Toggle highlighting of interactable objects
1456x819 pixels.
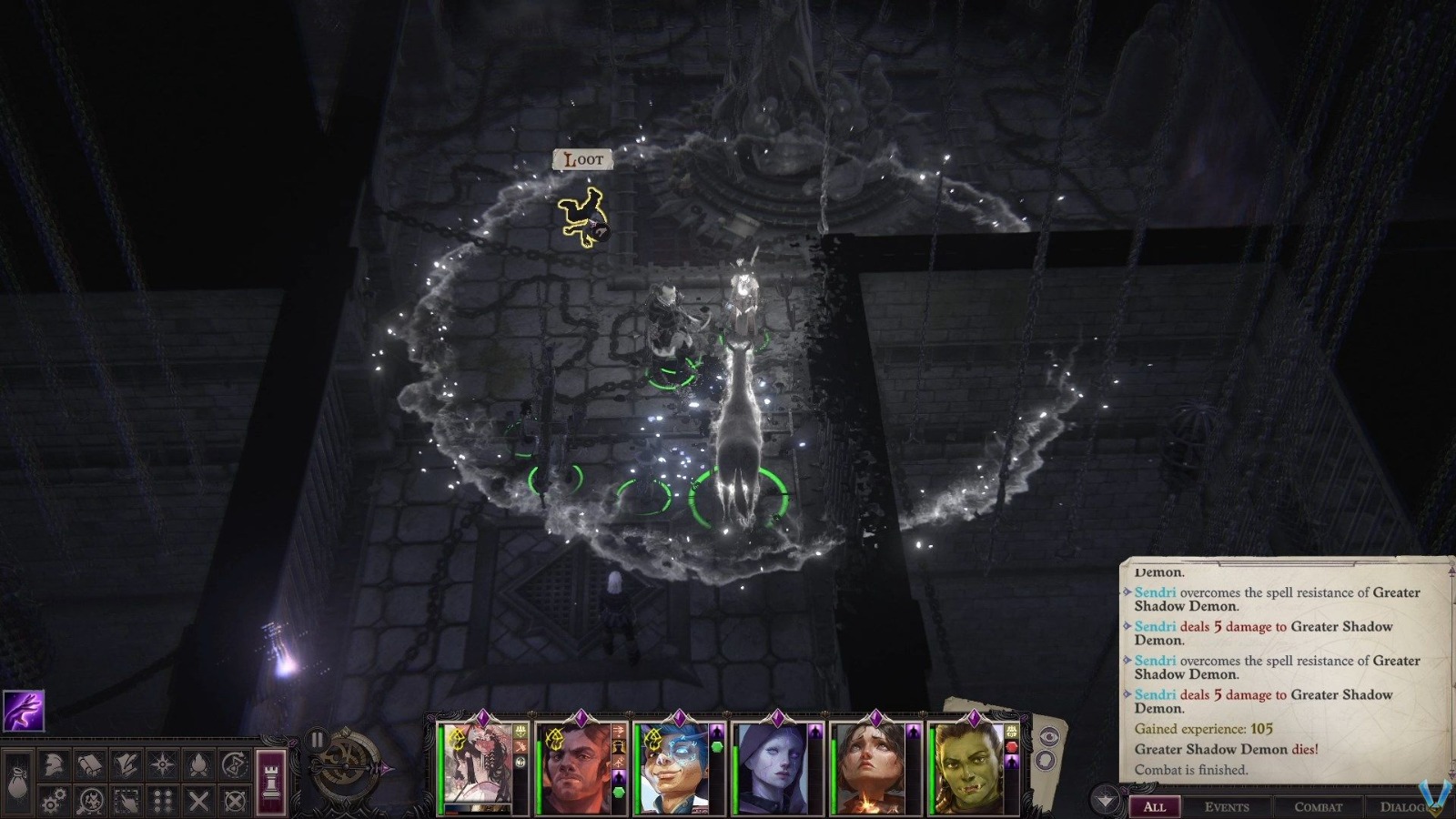tap(126, 801)
